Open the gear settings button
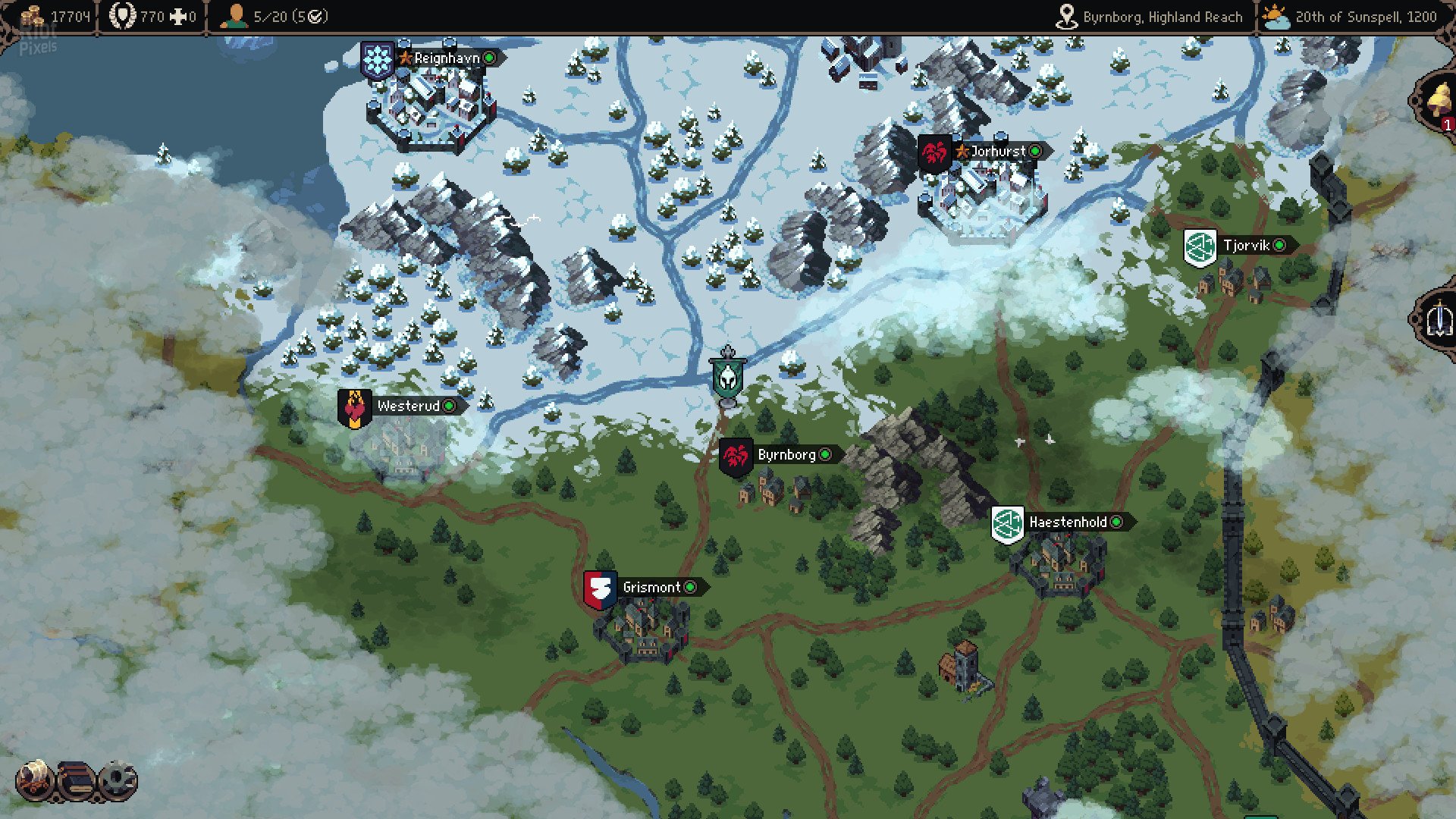The image size is (1456, 819). tap(118, 780)
